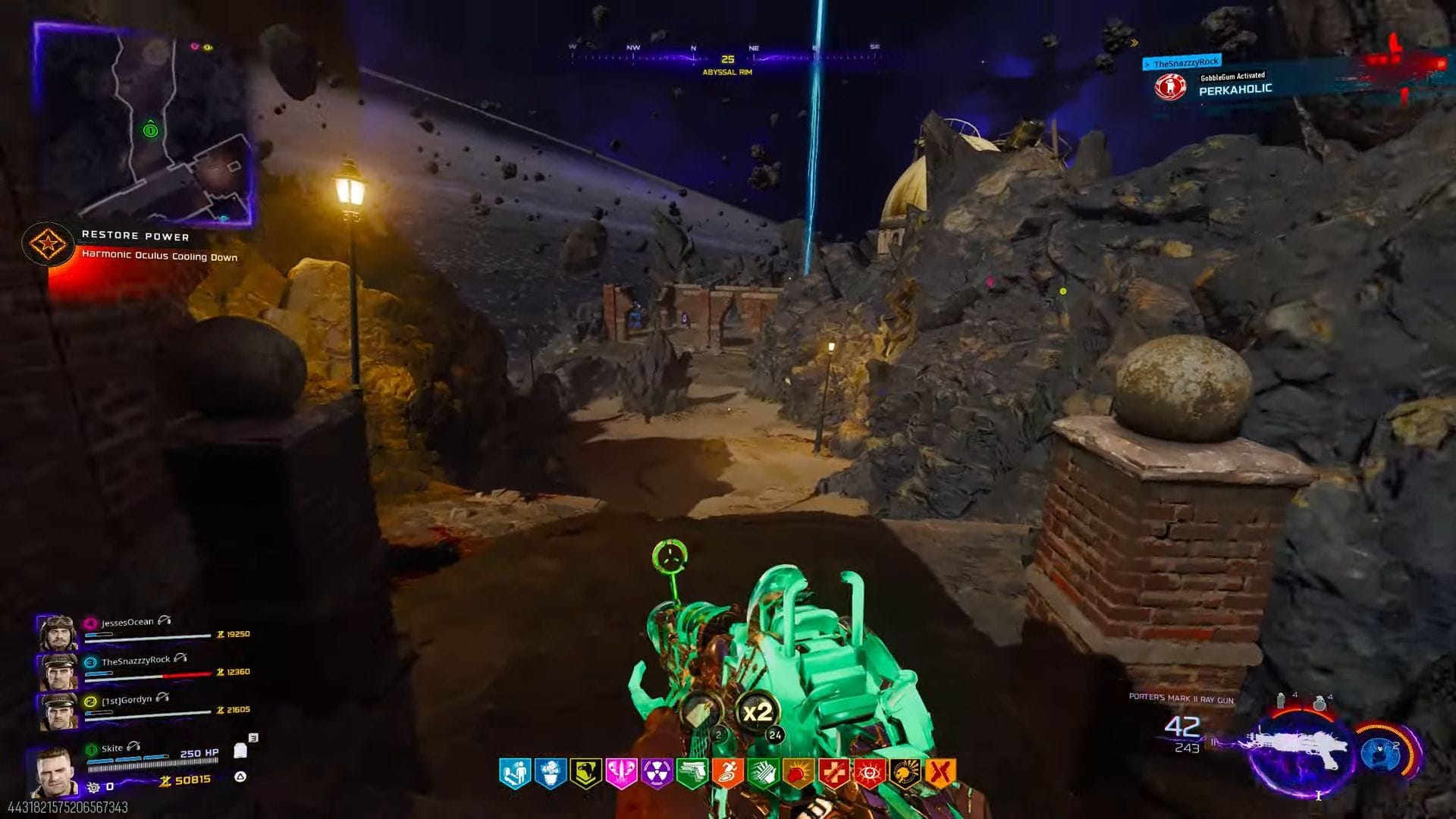Viewport: 1456px width, 819px height.
Task: Select the Stamin-Up runner perk icon
Action: (x=728, y=770)
